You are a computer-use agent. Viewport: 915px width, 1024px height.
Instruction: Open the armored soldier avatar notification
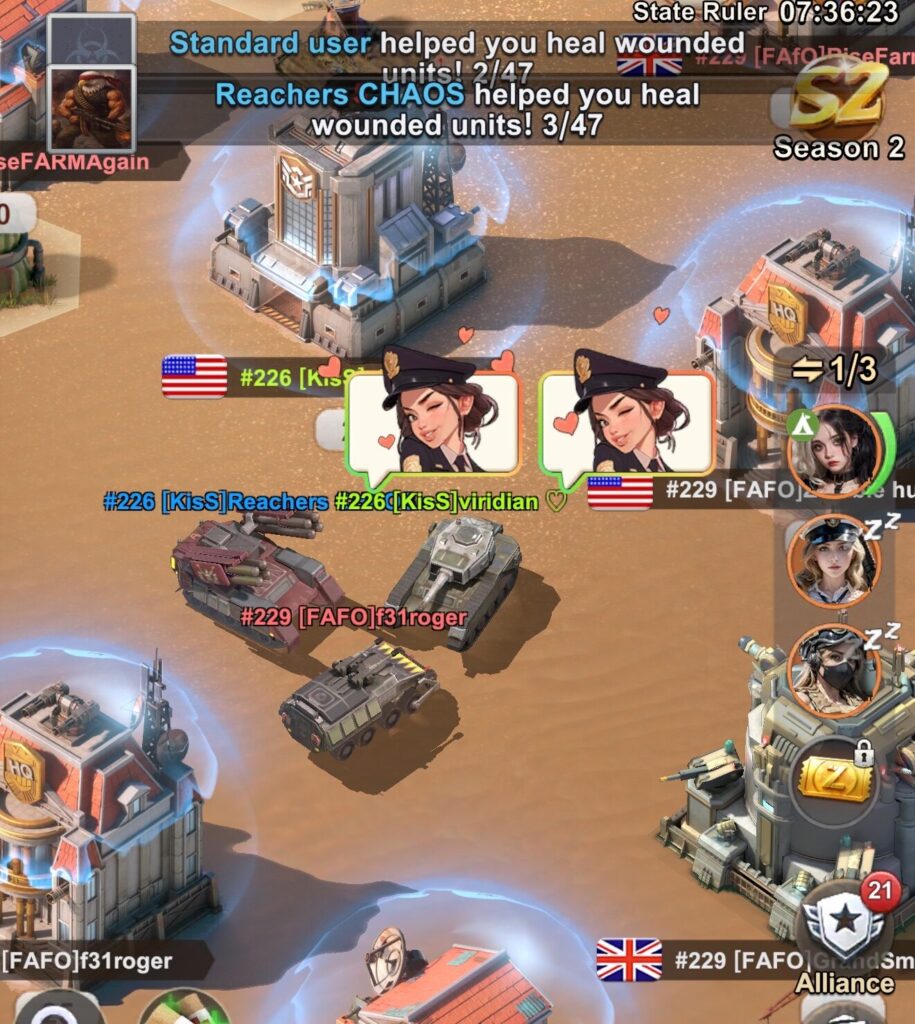click(x=91, y=107)
